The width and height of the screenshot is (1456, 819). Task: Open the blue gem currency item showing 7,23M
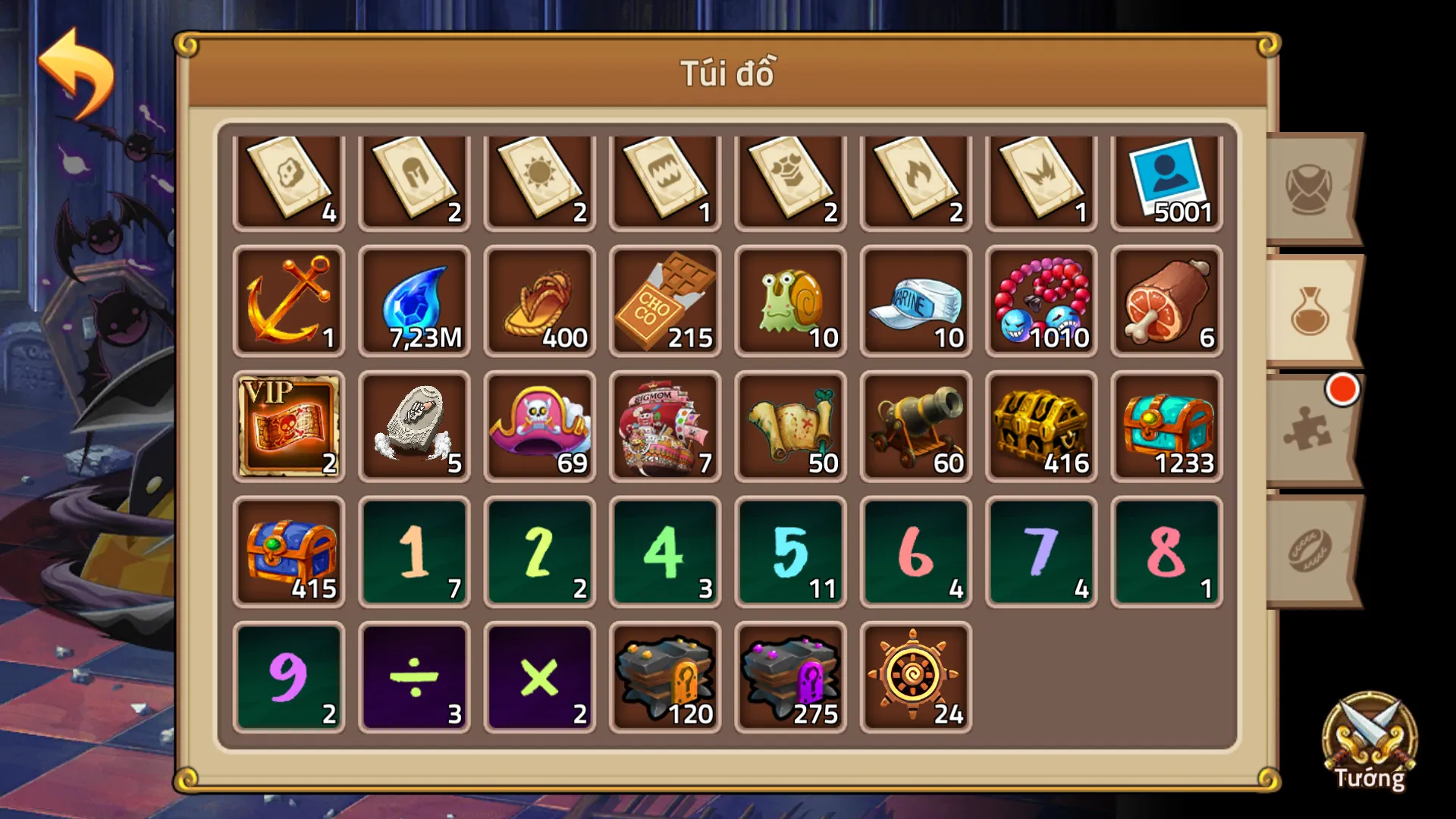(x=414, y=301)
